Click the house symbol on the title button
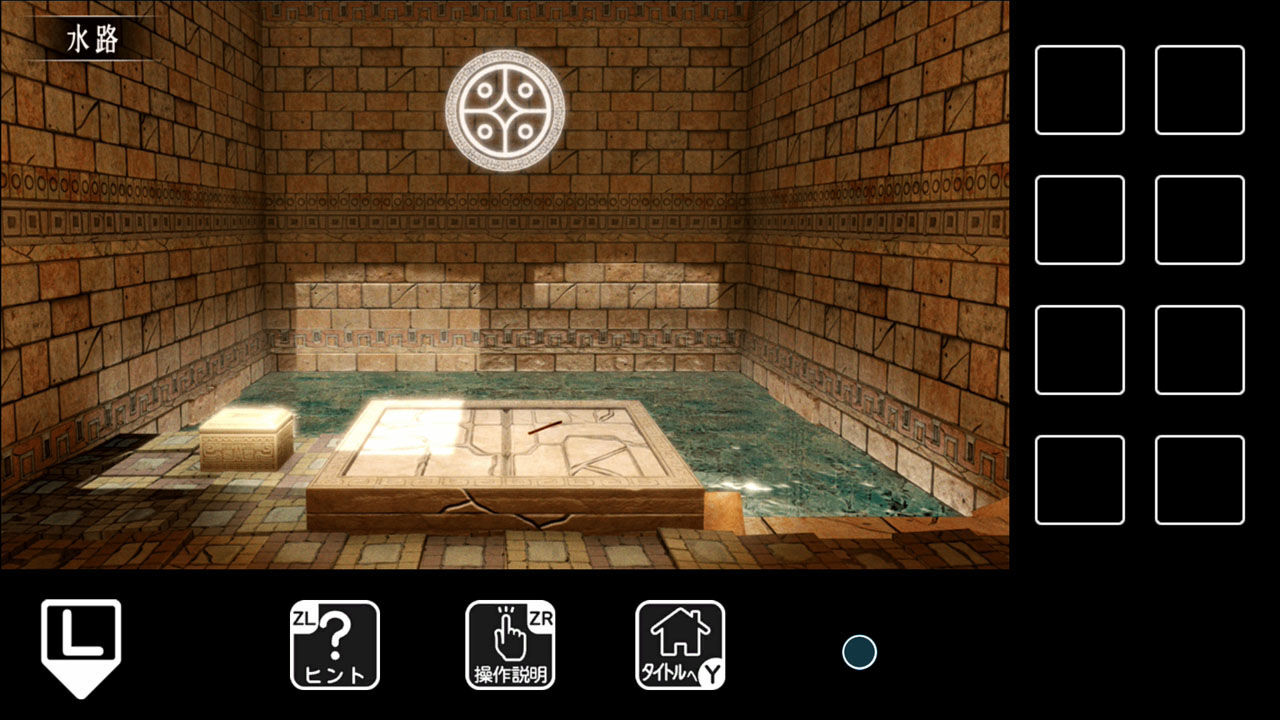Screen dimensions: 1280x720 click(678, 630)
